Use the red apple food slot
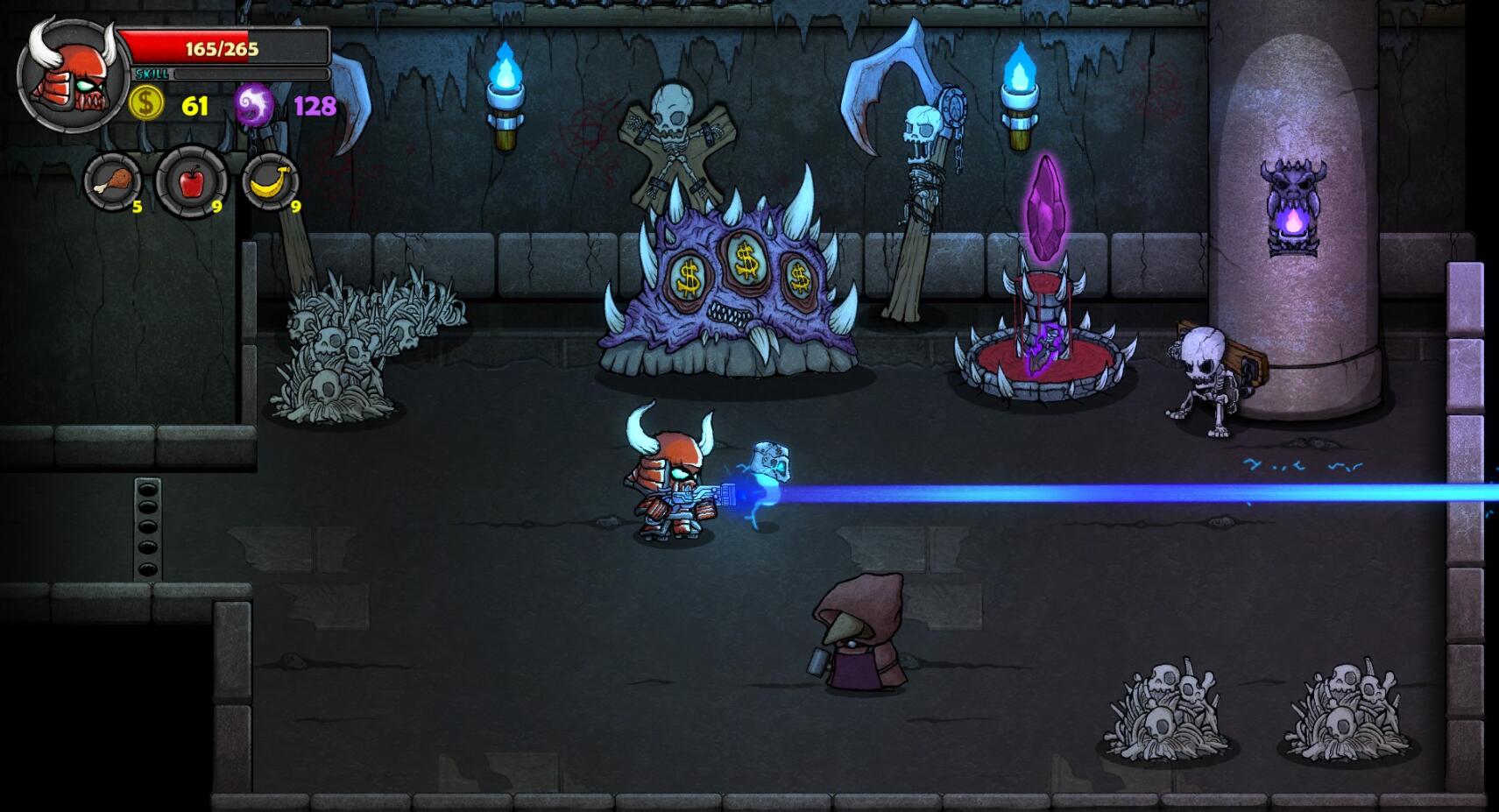 click(x=191, y=182)
